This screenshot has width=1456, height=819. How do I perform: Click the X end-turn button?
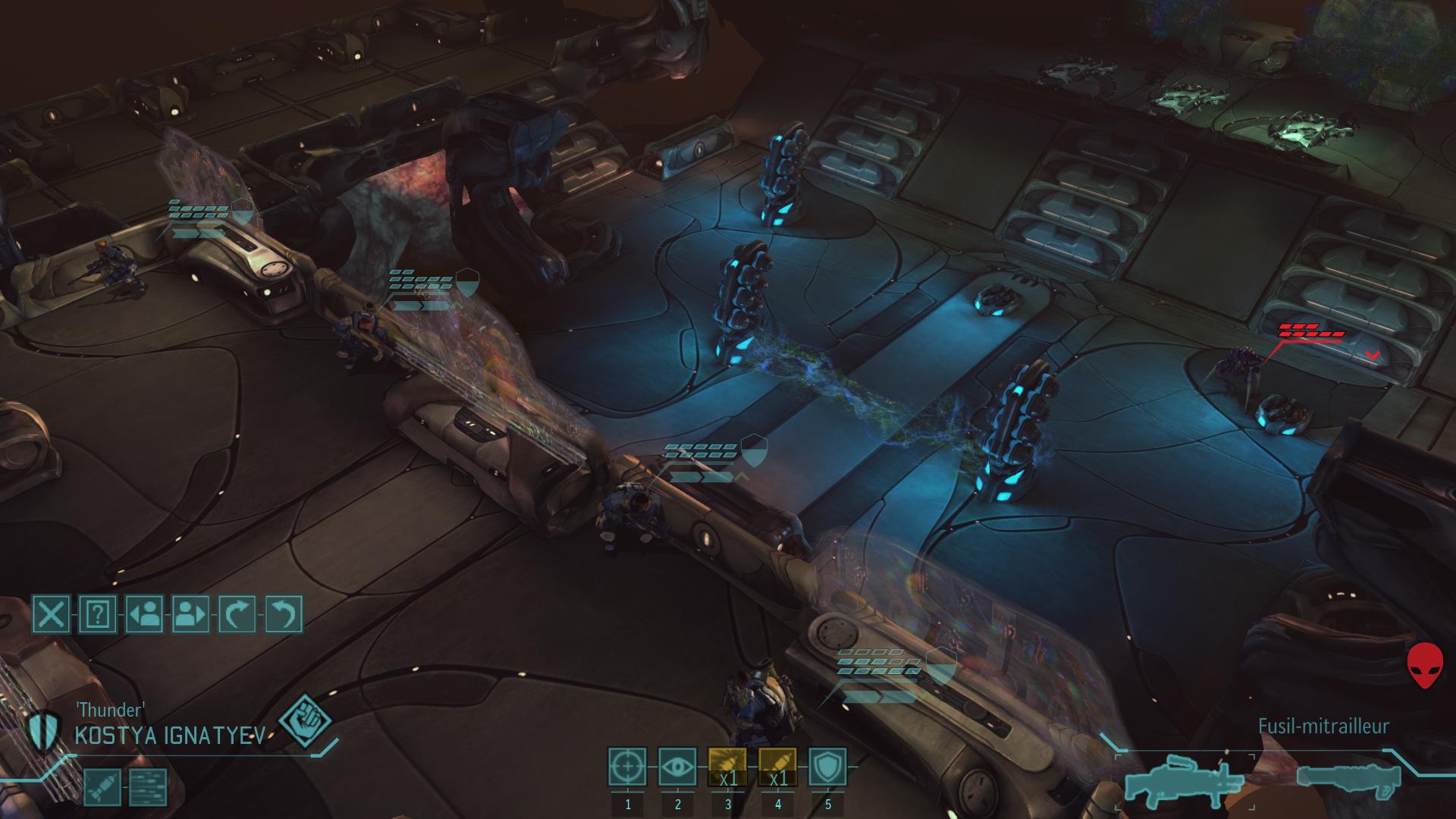point(51,613)
